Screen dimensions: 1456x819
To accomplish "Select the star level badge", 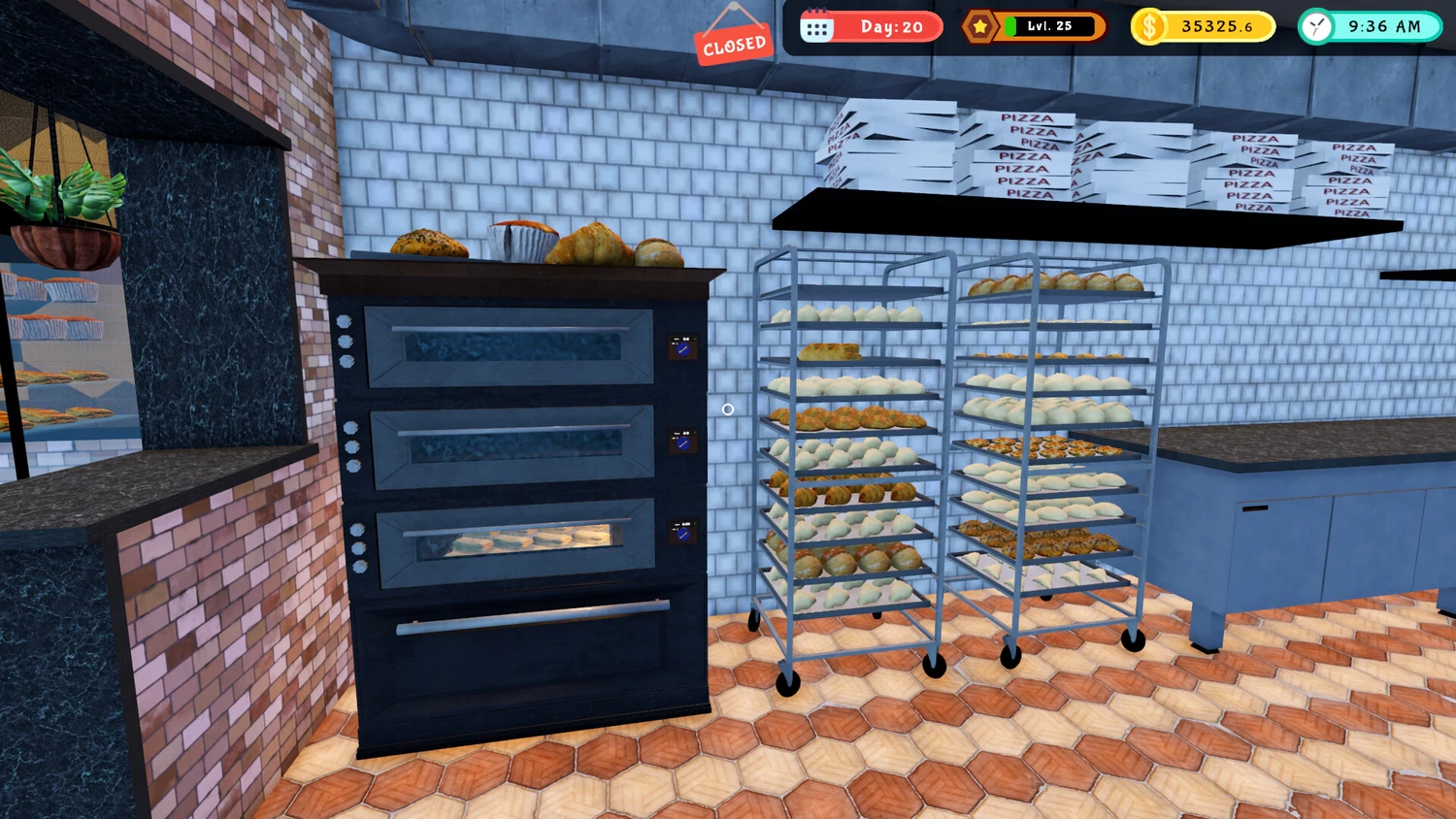I will click(979, 26).
